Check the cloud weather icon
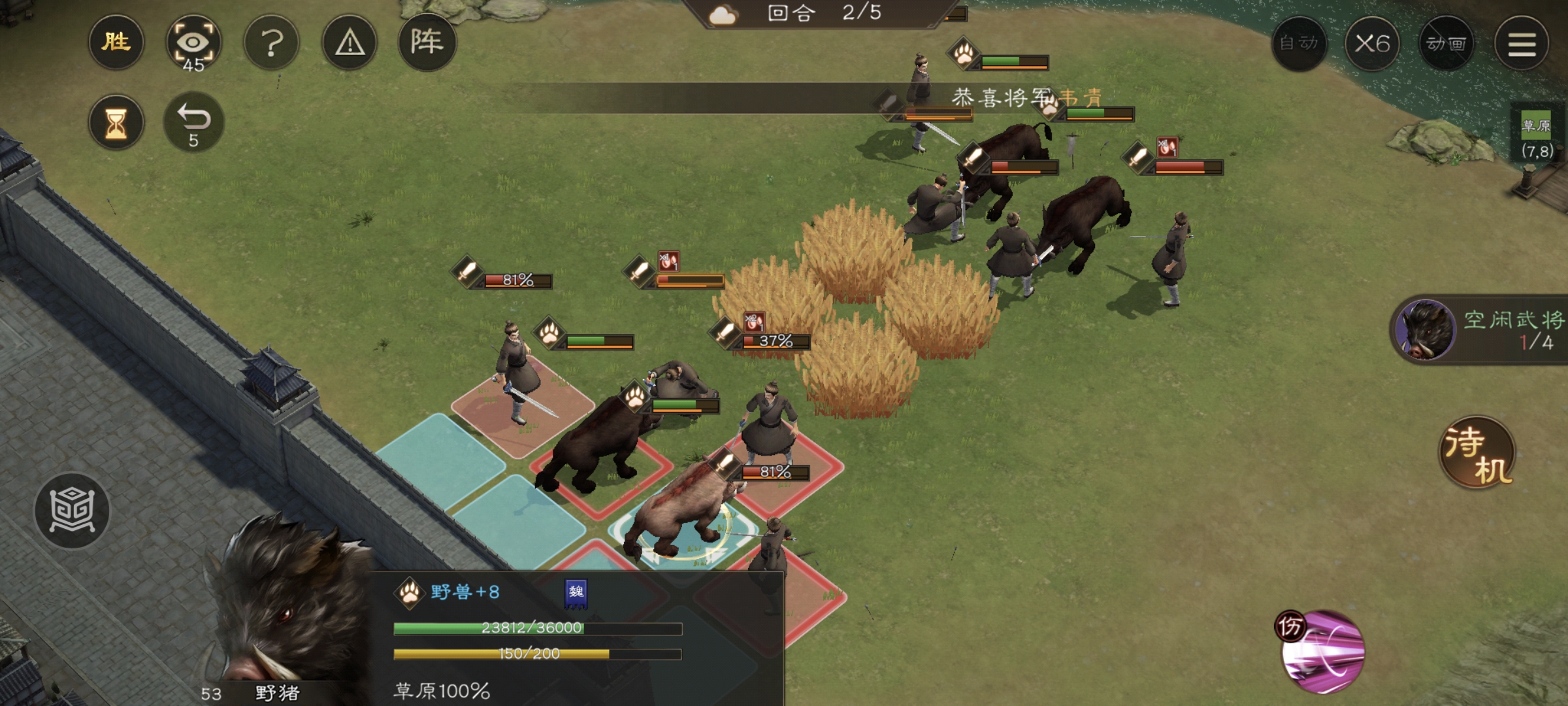The image size is (1568, 706). tap(722, 15)
